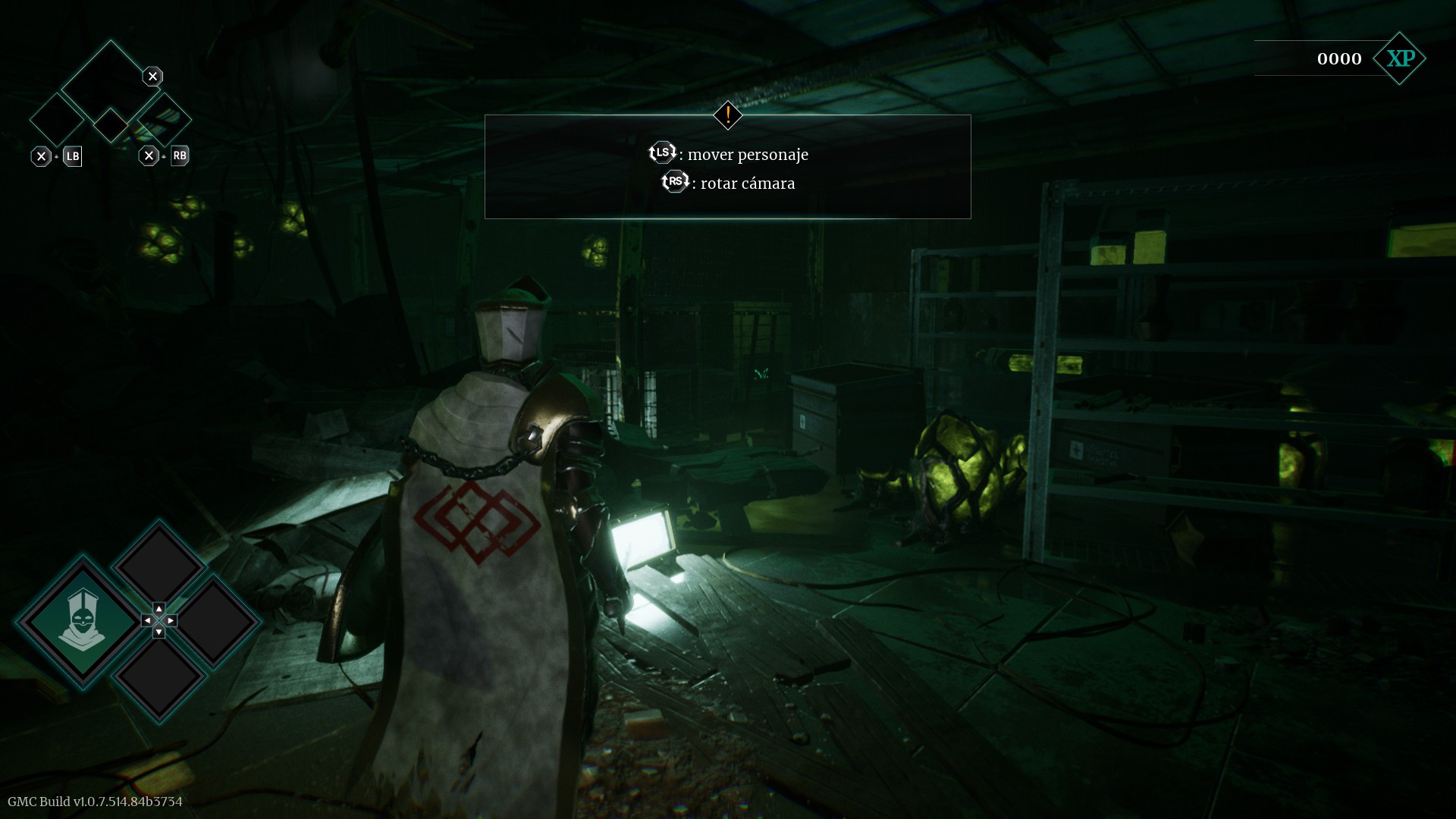This screenshot has height=819, width=1456.
Task: Click the tutorial exclamation mark icon
Action: tap(728, 115)
